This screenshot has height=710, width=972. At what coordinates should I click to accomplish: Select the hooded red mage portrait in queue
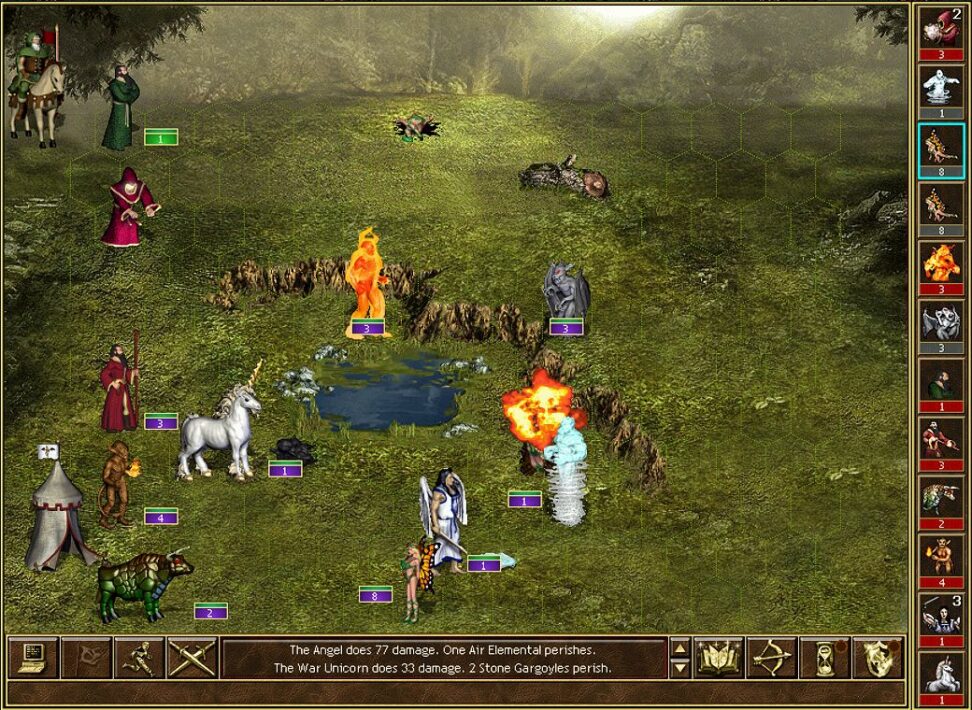[x=941, y=27]
